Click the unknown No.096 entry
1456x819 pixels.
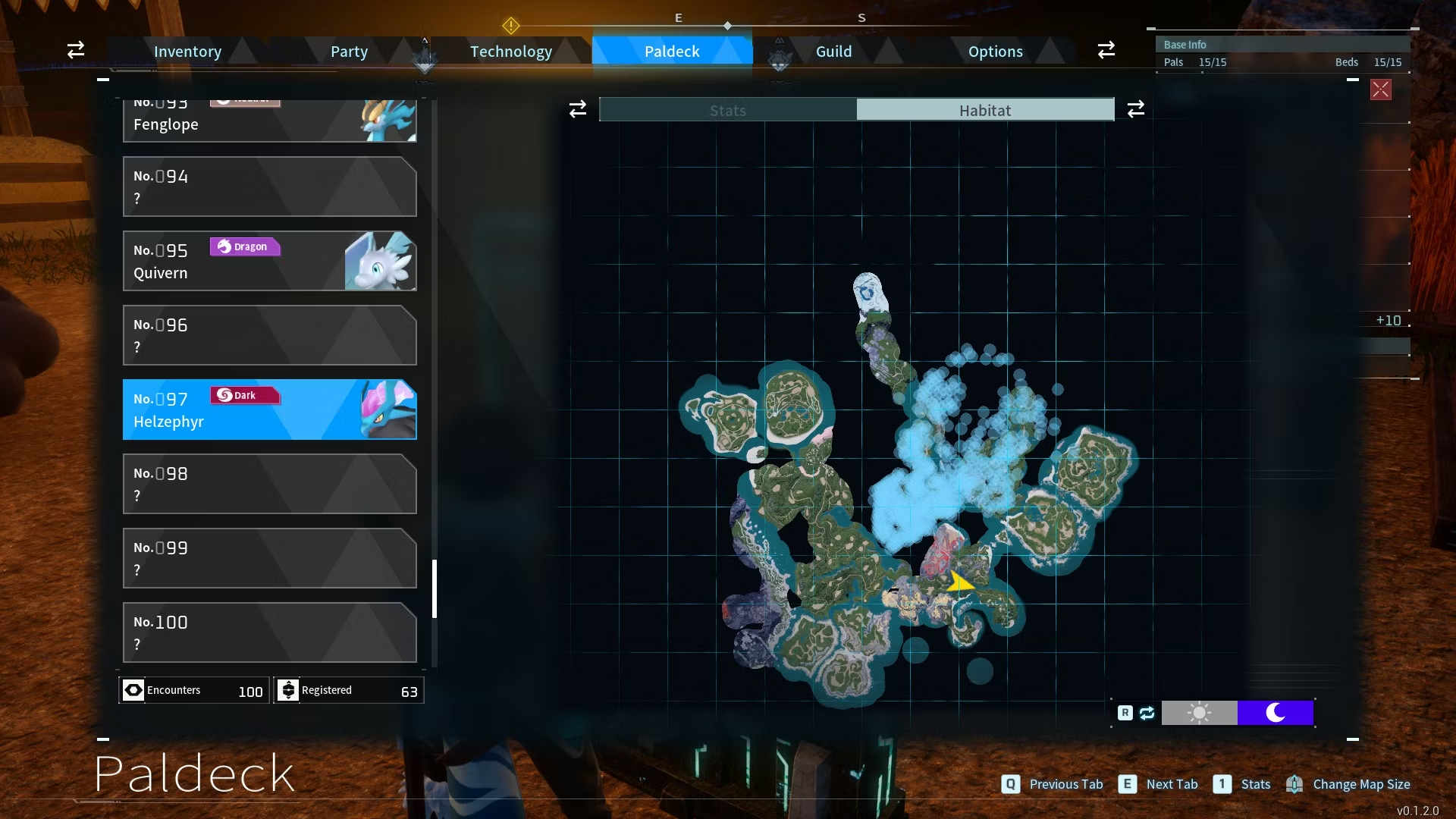269,335
